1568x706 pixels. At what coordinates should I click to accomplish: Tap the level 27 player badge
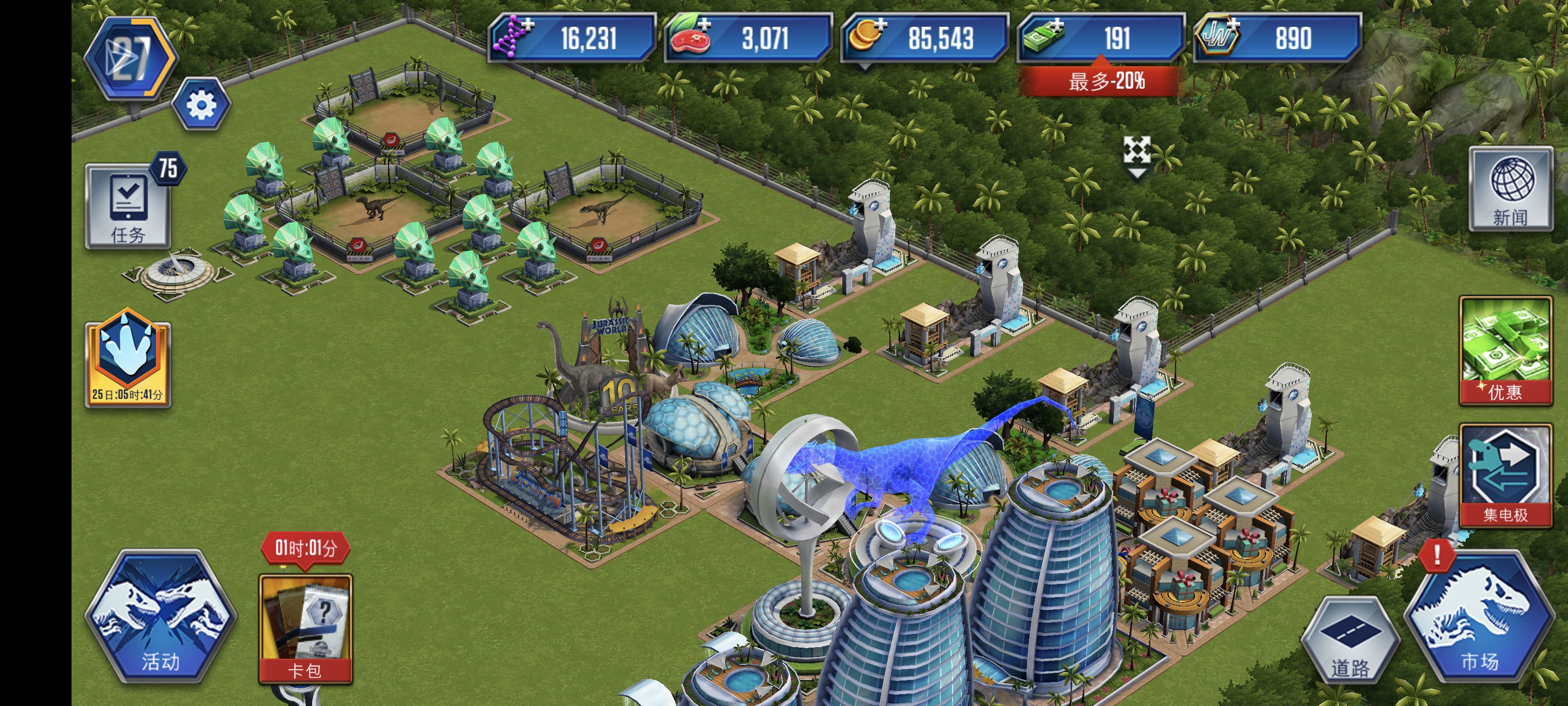tap(130, 58)
